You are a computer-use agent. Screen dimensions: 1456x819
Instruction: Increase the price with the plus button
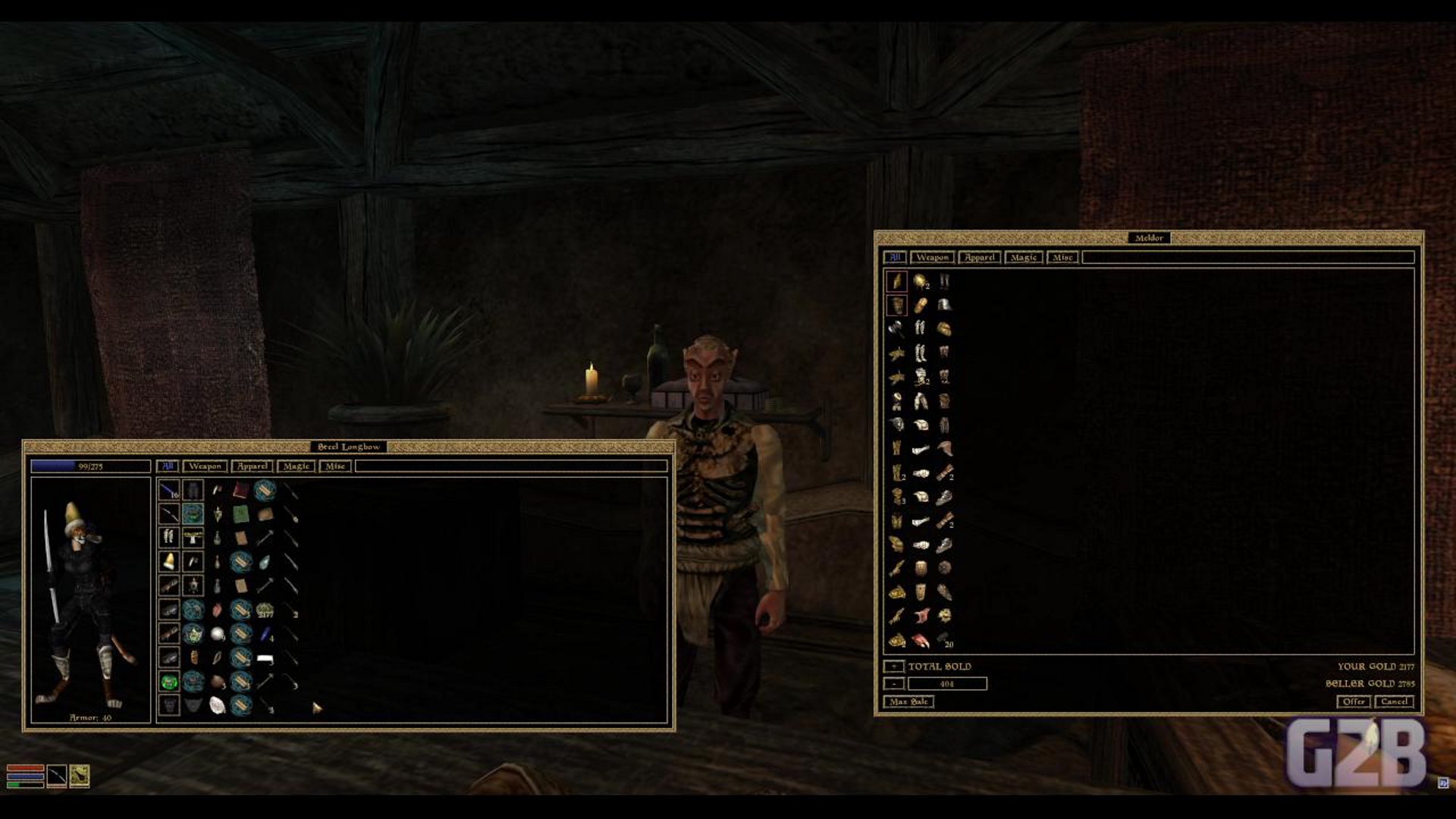[x=893, y=667]
